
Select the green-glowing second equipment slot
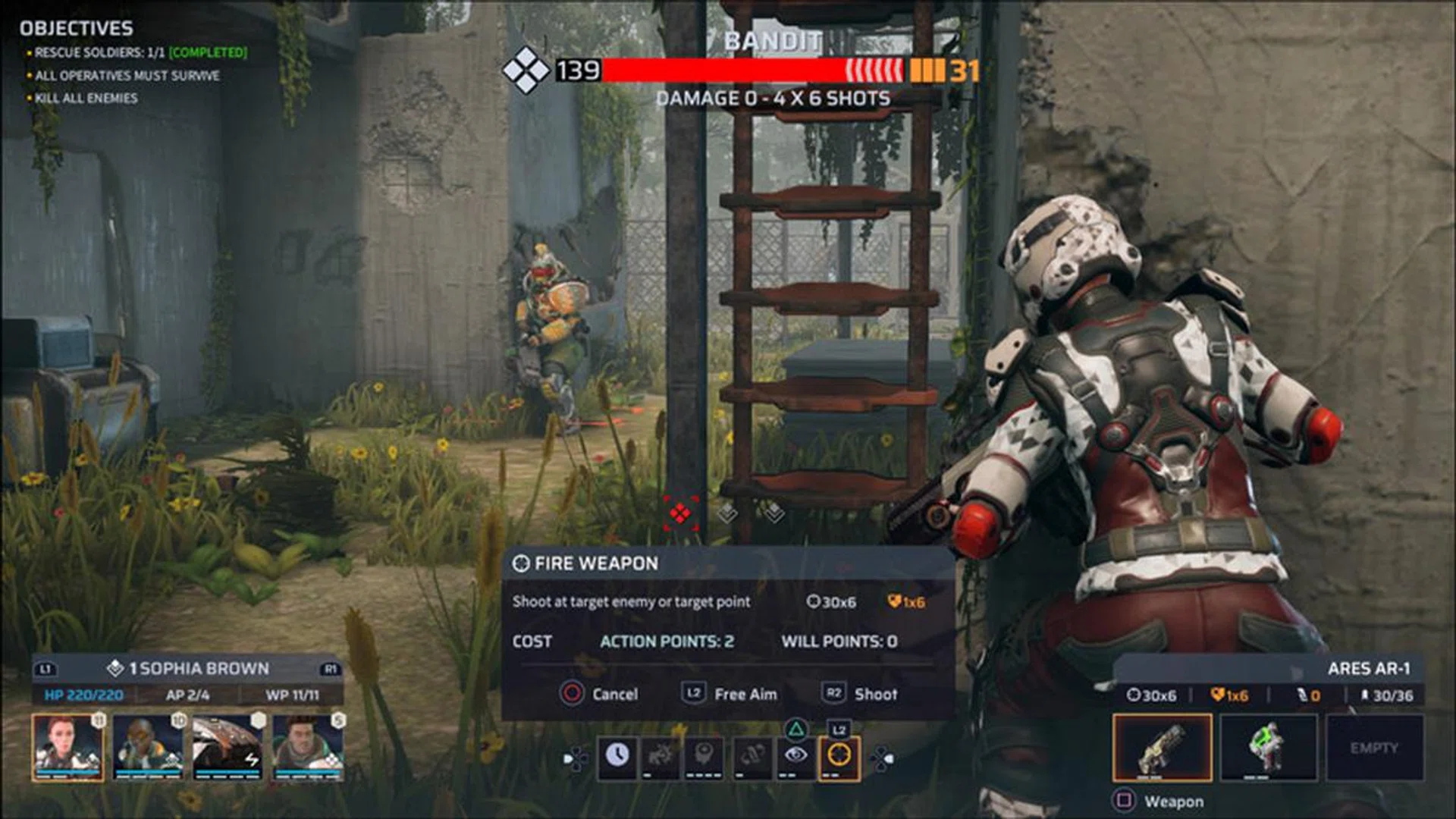1269,748
